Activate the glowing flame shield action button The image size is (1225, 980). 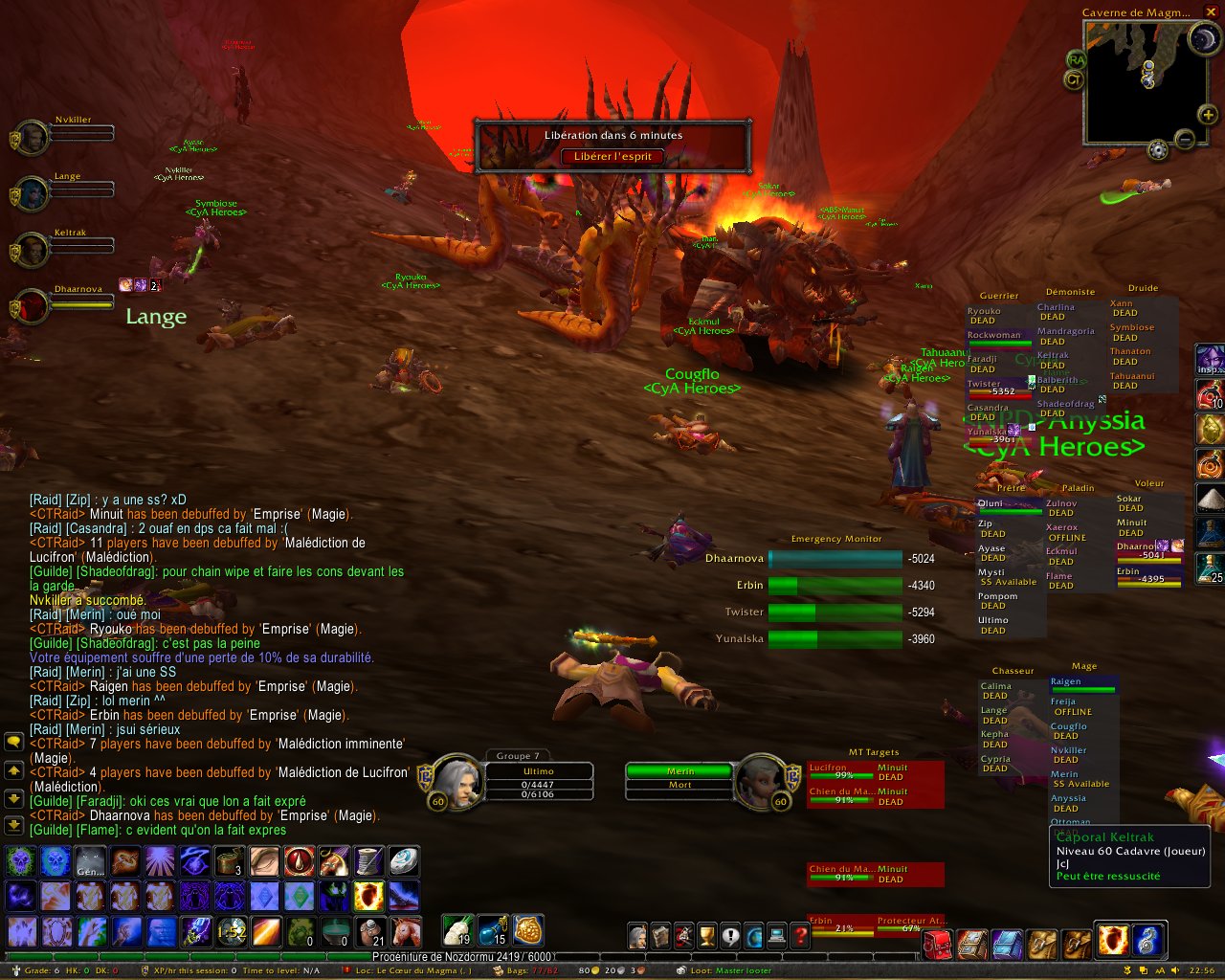[368, 896]
